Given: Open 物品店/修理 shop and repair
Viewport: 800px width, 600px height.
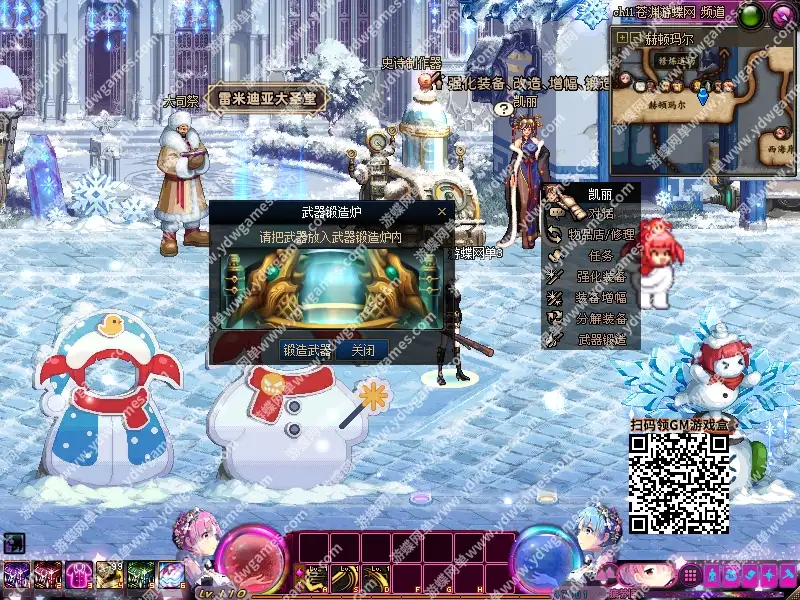Looking at the screenshot, I should pyautogui.click(x=600, y=235).
